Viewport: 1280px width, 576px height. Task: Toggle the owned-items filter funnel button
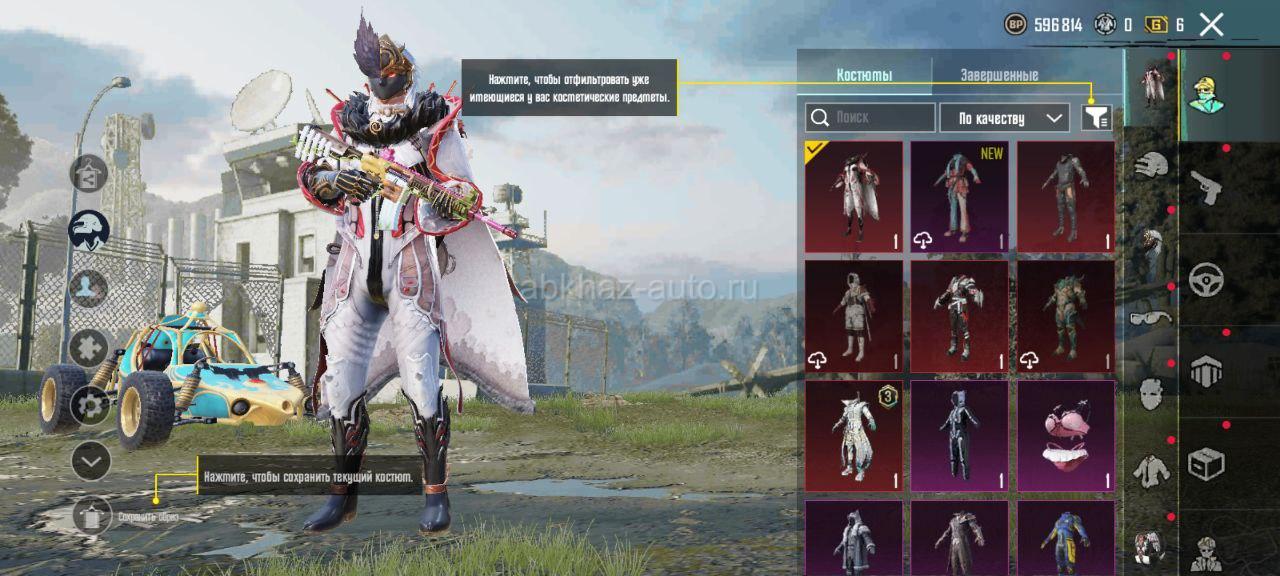(x=1097, y=118)
